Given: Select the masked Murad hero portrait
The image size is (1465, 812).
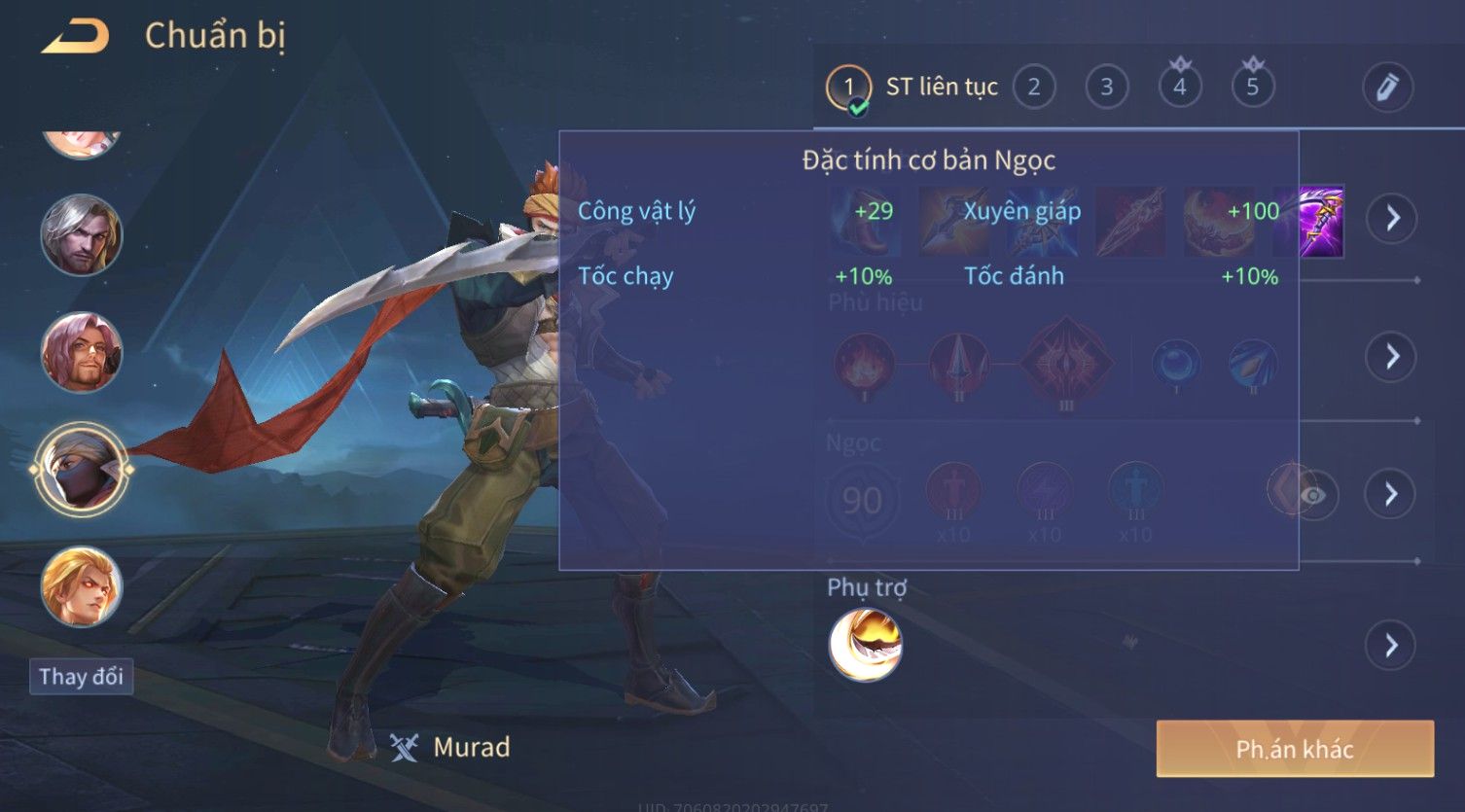Looking at the screenshot, I should click(81, 470).
